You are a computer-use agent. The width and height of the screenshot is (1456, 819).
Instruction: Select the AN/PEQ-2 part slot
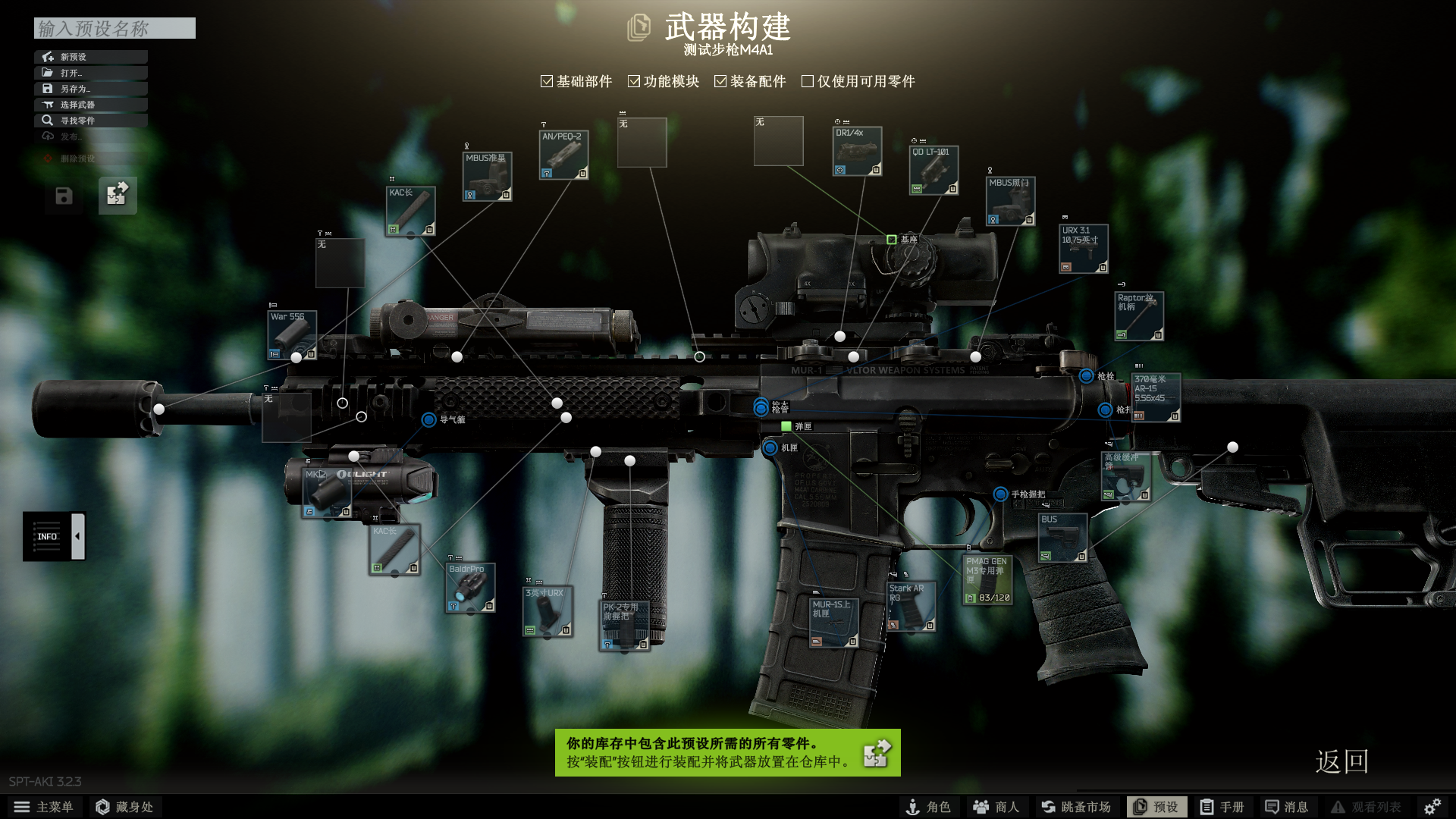click(x=563, y=155)
